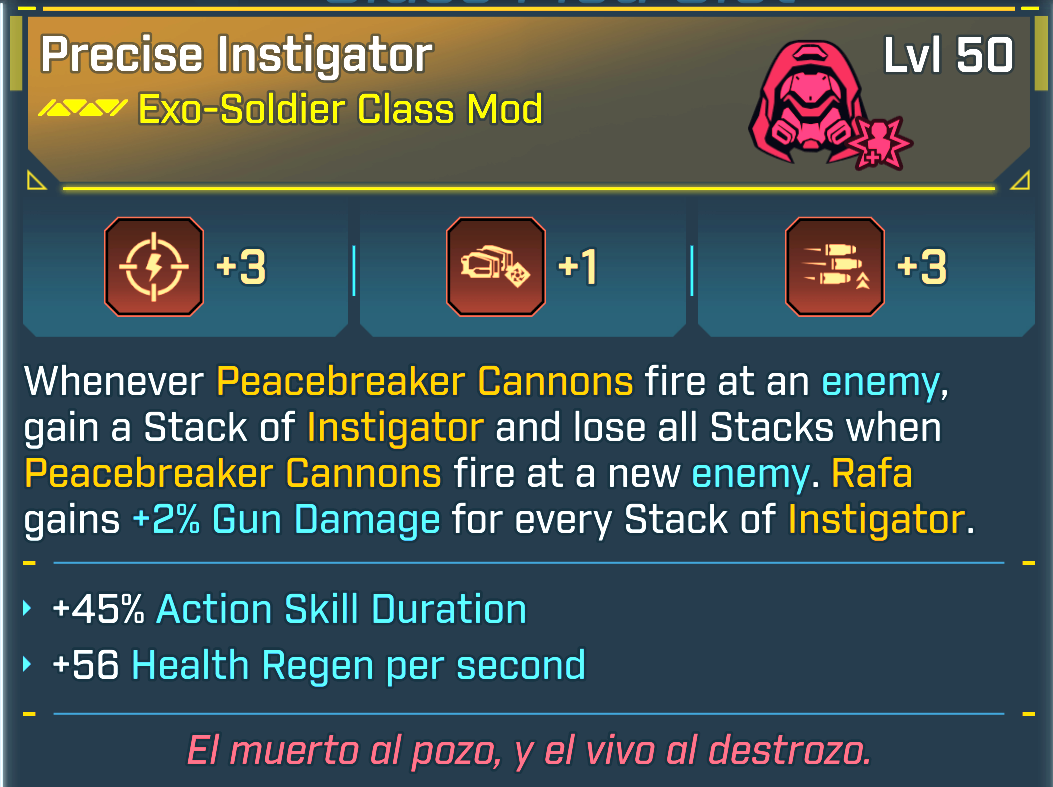Viewport: 1053px width, 787px height.
Task: Choose the flying bullets skill bonus icon
Action: pos(835,267)
